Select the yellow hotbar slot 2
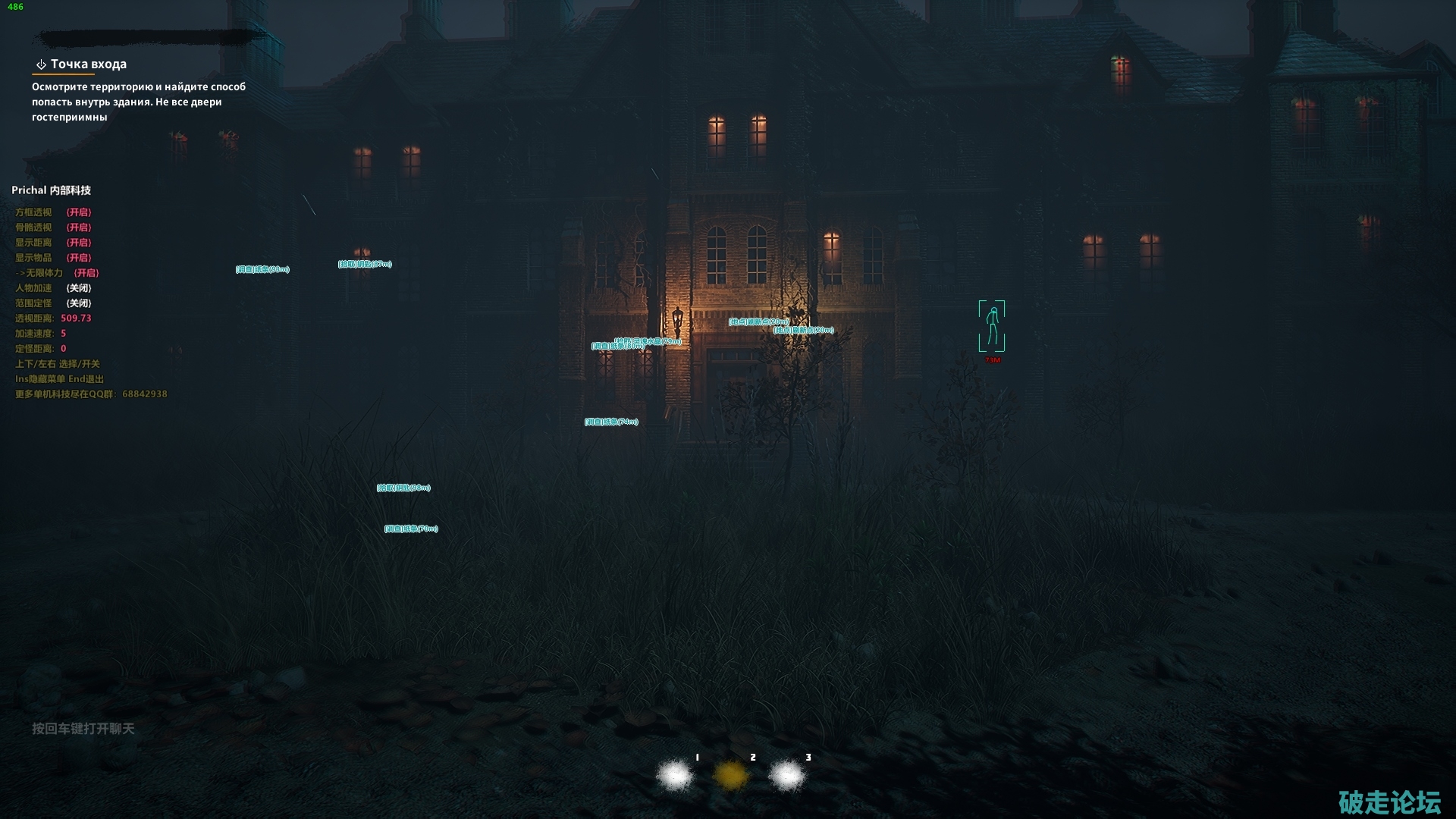 coord(731,775)
